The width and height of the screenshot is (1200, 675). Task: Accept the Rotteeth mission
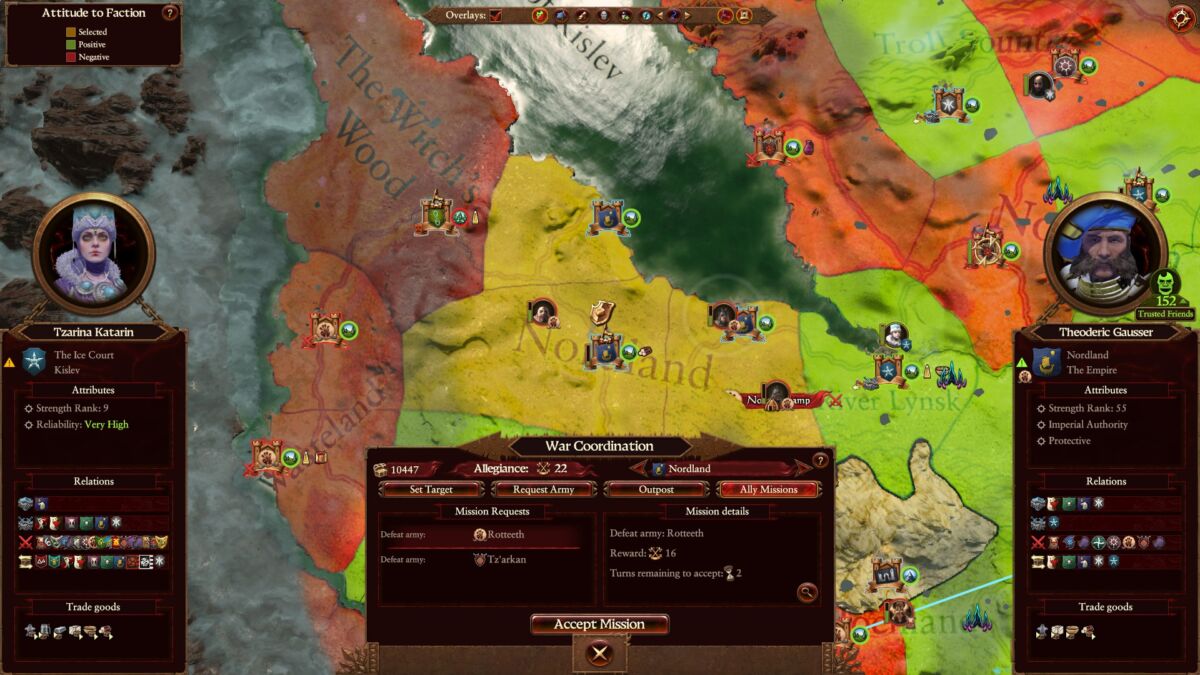(x=599, y=624)
